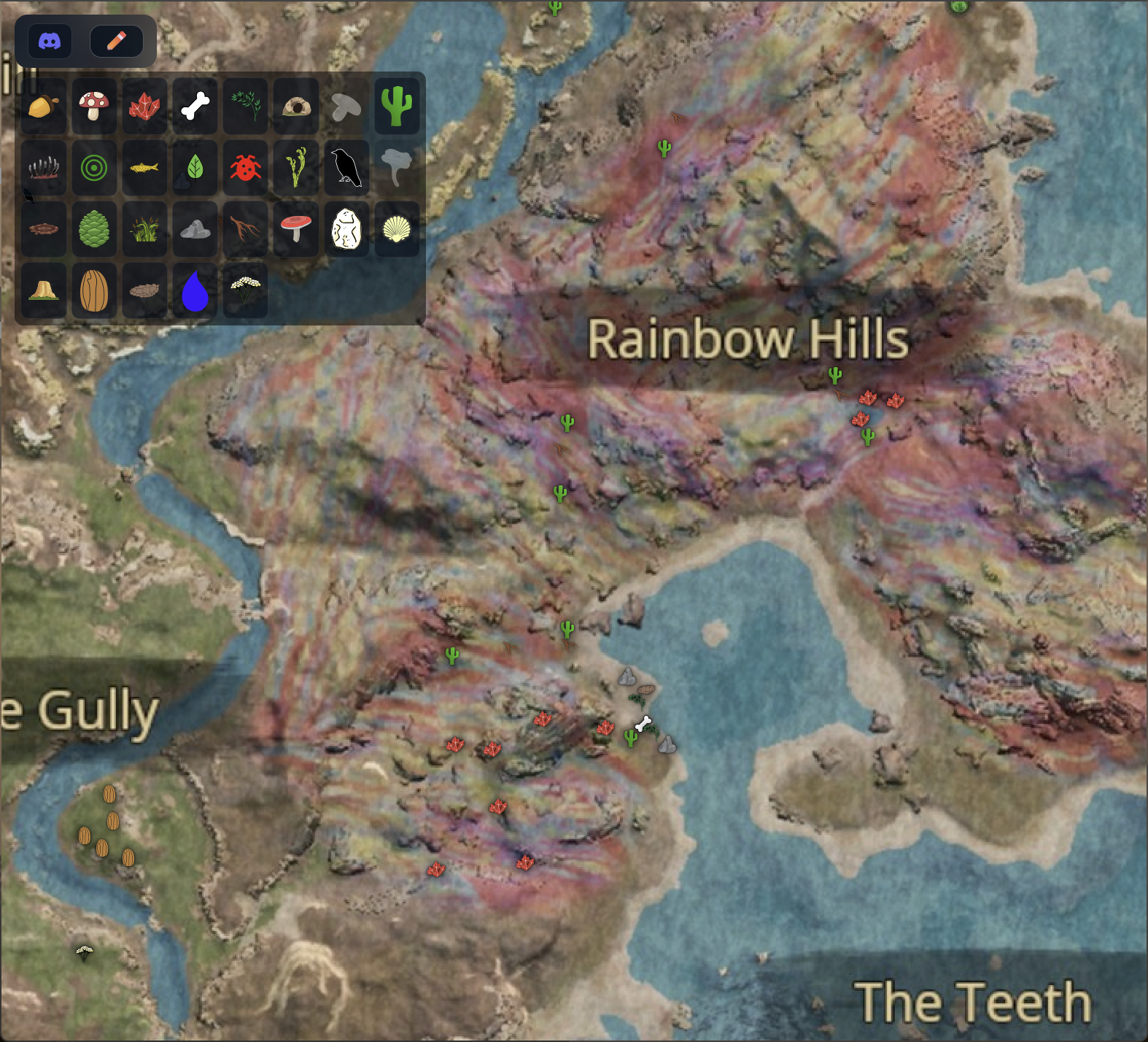Toggle the green target ring filter

94,167
